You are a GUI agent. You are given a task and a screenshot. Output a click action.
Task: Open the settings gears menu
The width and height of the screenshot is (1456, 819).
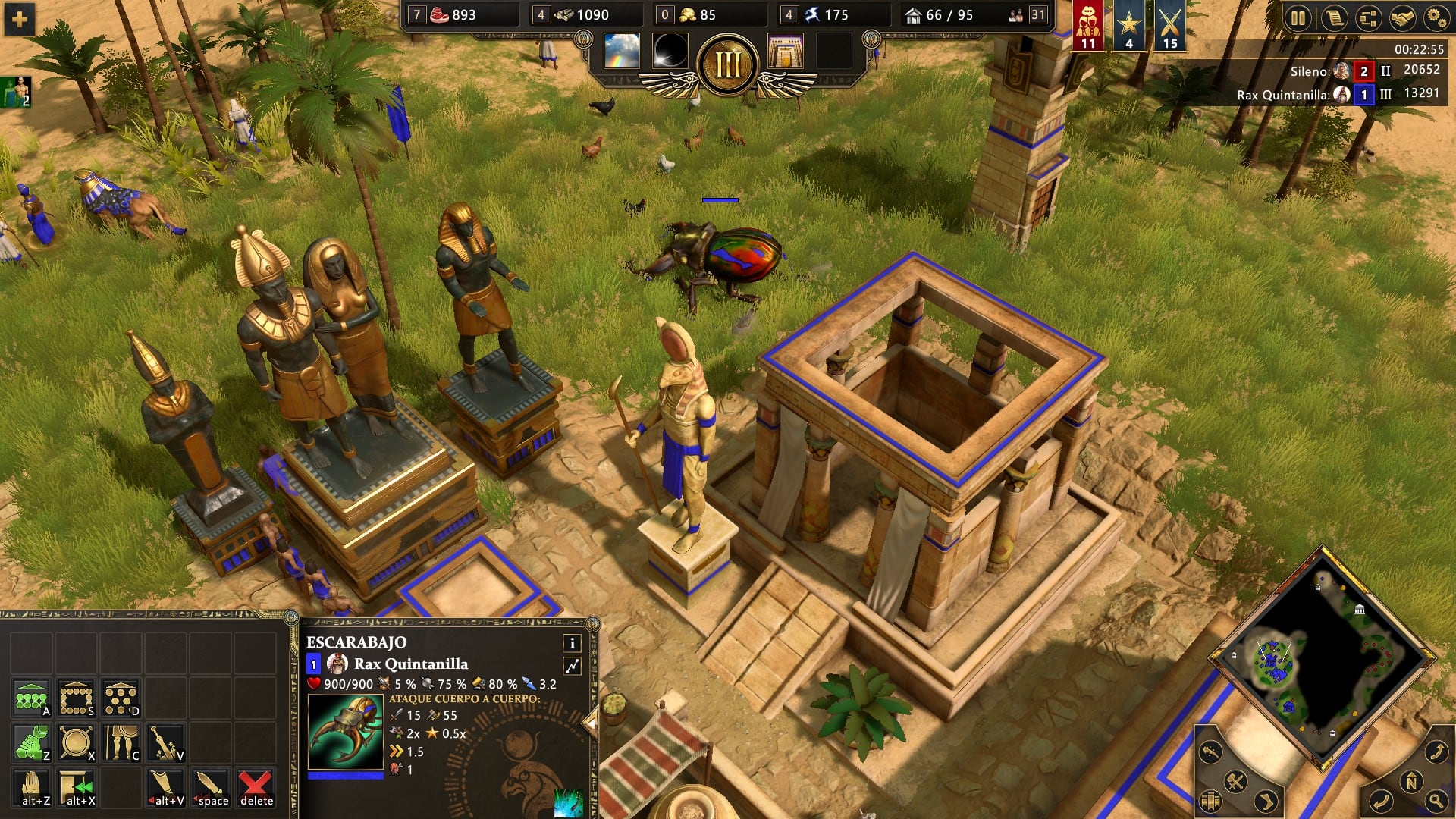click(1436, 18)
